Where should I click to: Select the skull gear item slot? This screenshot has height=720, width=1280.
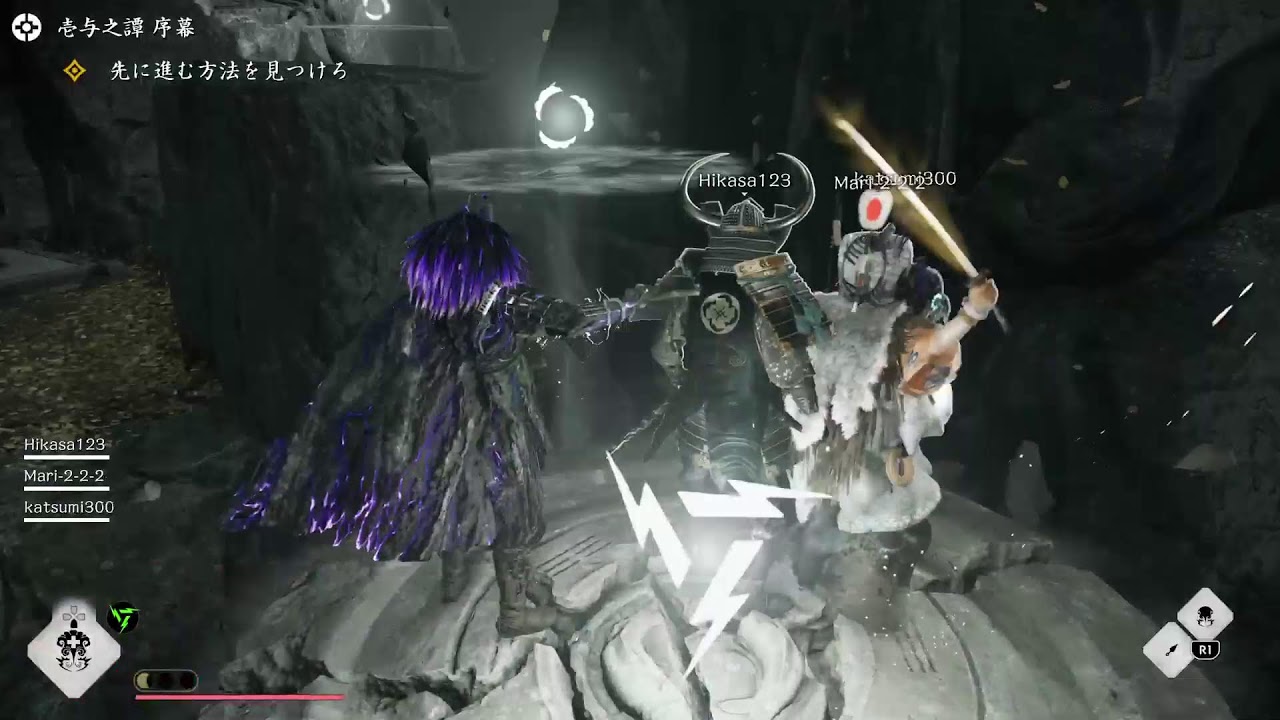tap(1204, 615)
